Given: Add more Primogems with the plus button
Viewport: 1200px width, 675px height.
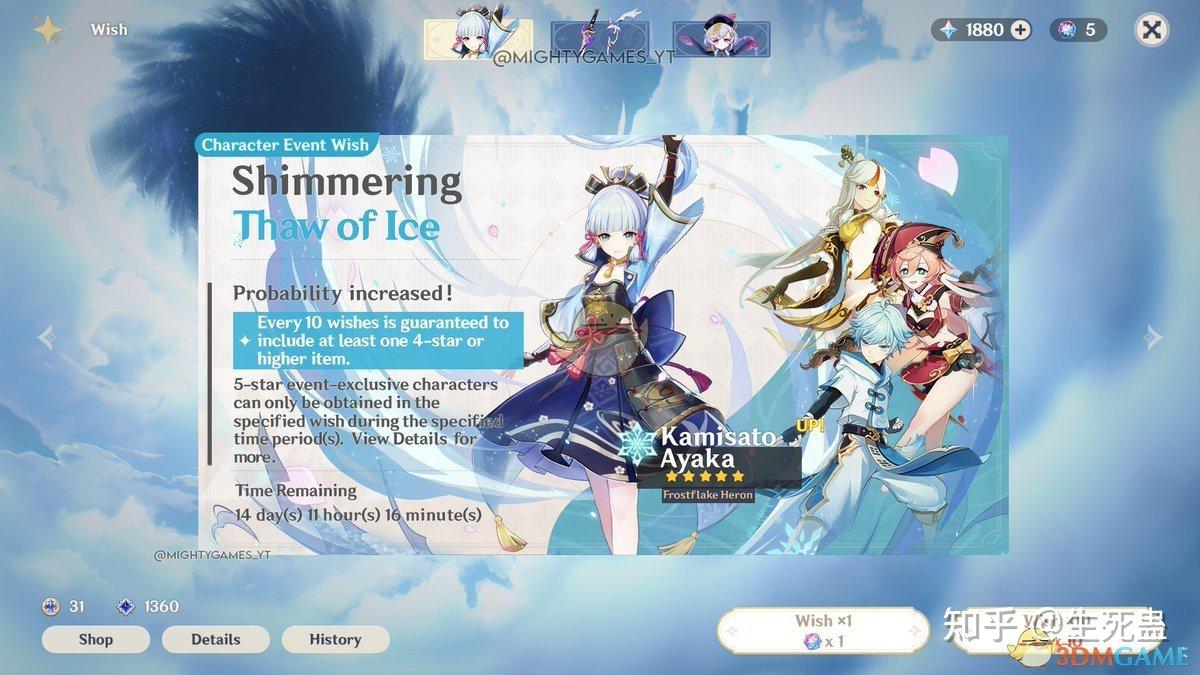Looking at the screenshot, I should (1021, 30).
